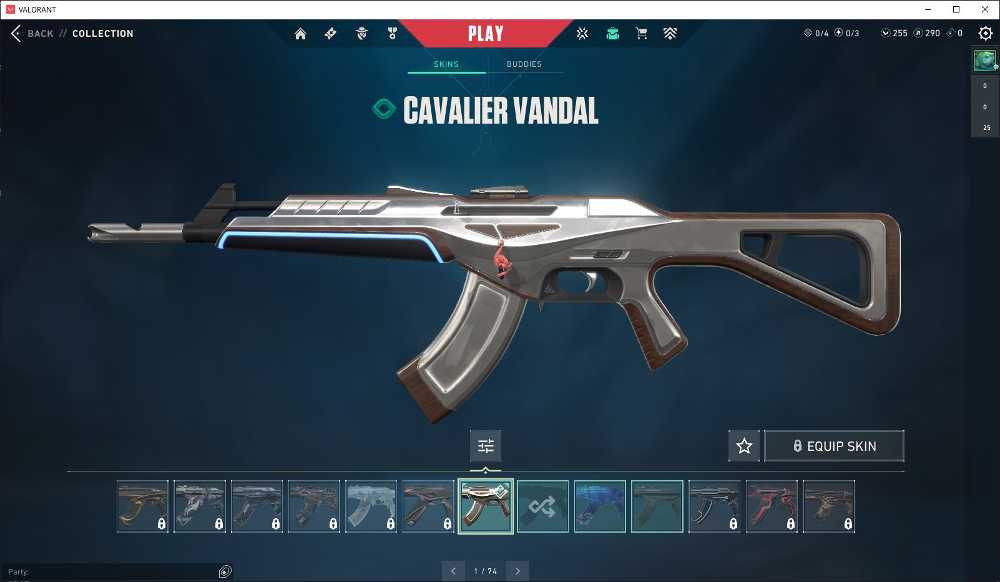
Task: Open the collection icon in top bar
Action: pyautogui.click(x=612, y=33)
